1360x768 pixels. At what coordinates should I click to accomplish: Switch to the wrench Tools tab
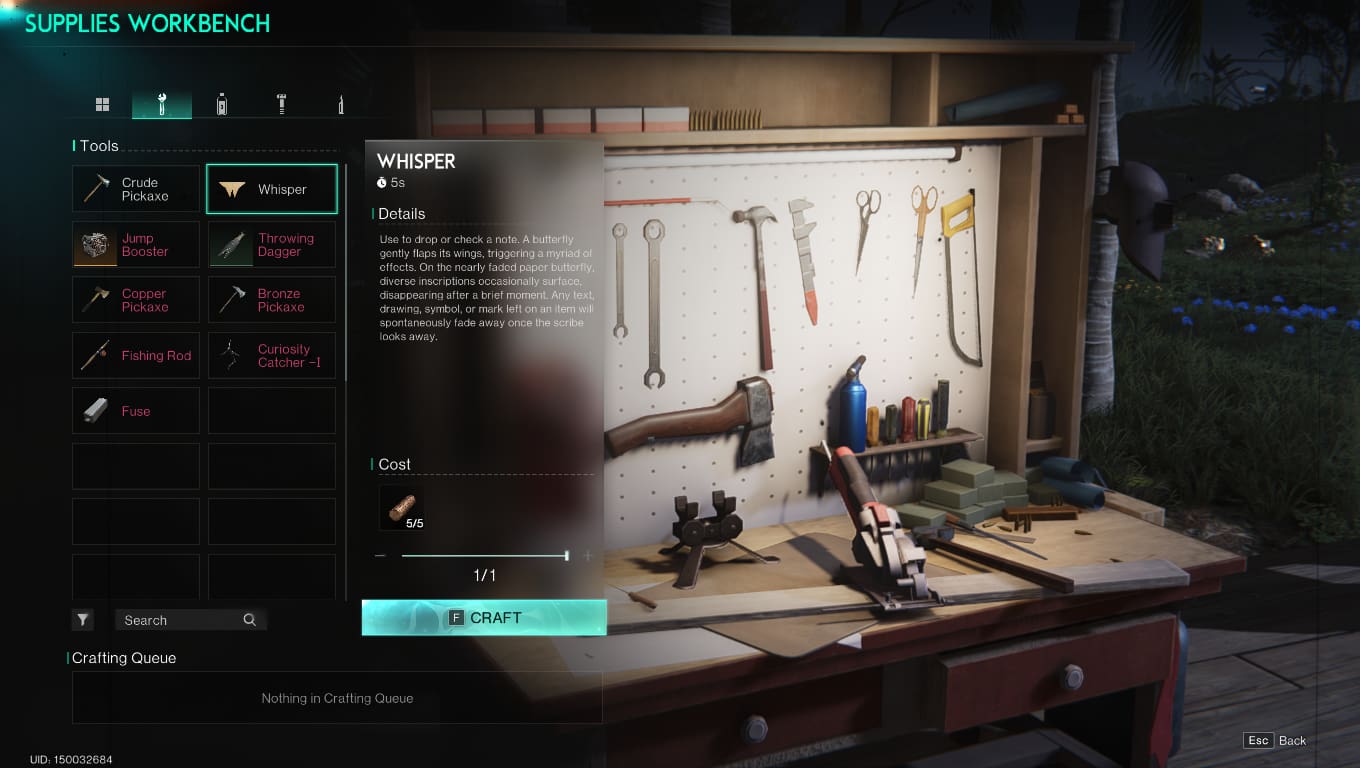162,104
